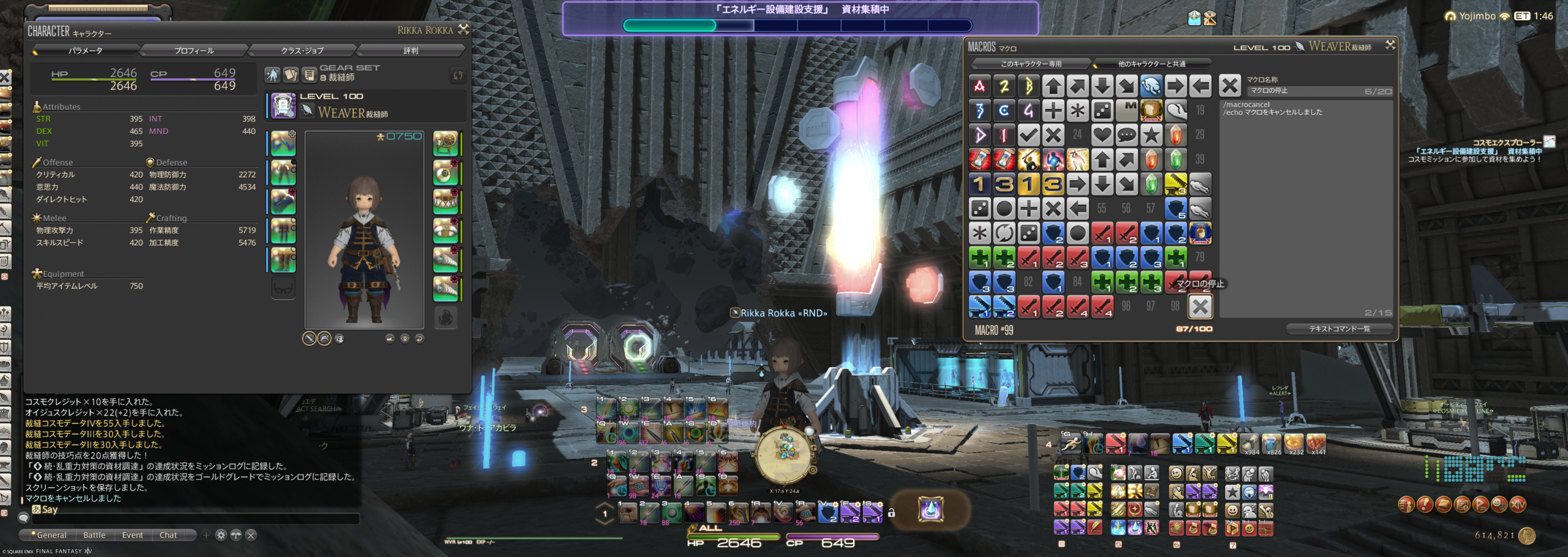Viewport: 1568px width, 557px height.
Task: Switch to the Event chat tab
Action: point(132,535)
